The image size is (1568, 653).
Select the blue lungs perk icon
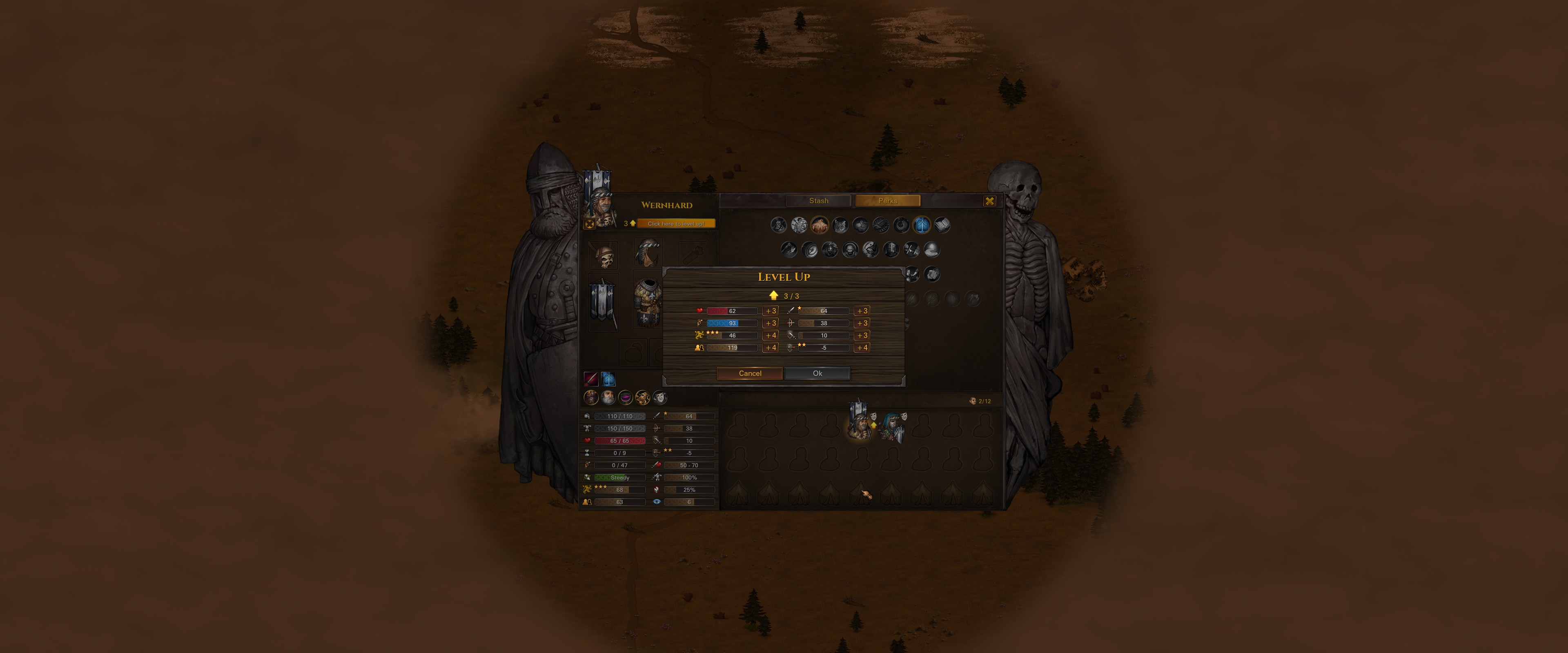[922, 225]
